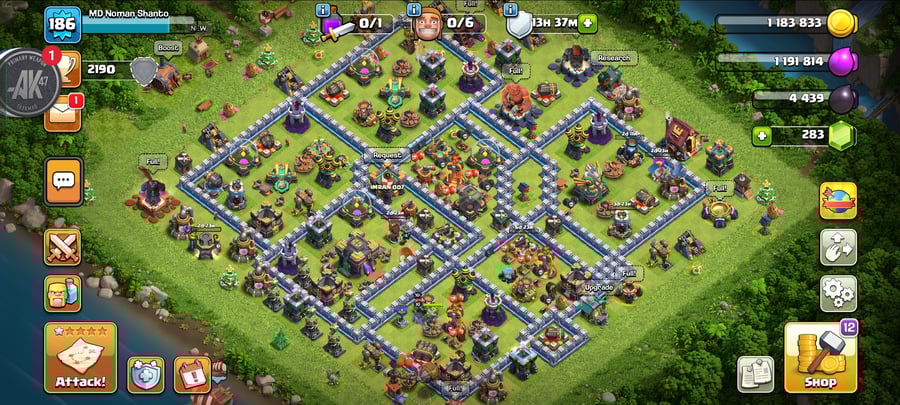The height and width of the screenshot is (405, 900).
Task: Show info for the laboratory 0/1 indicator
Action: pyautogui.click(x=324, y=9)
